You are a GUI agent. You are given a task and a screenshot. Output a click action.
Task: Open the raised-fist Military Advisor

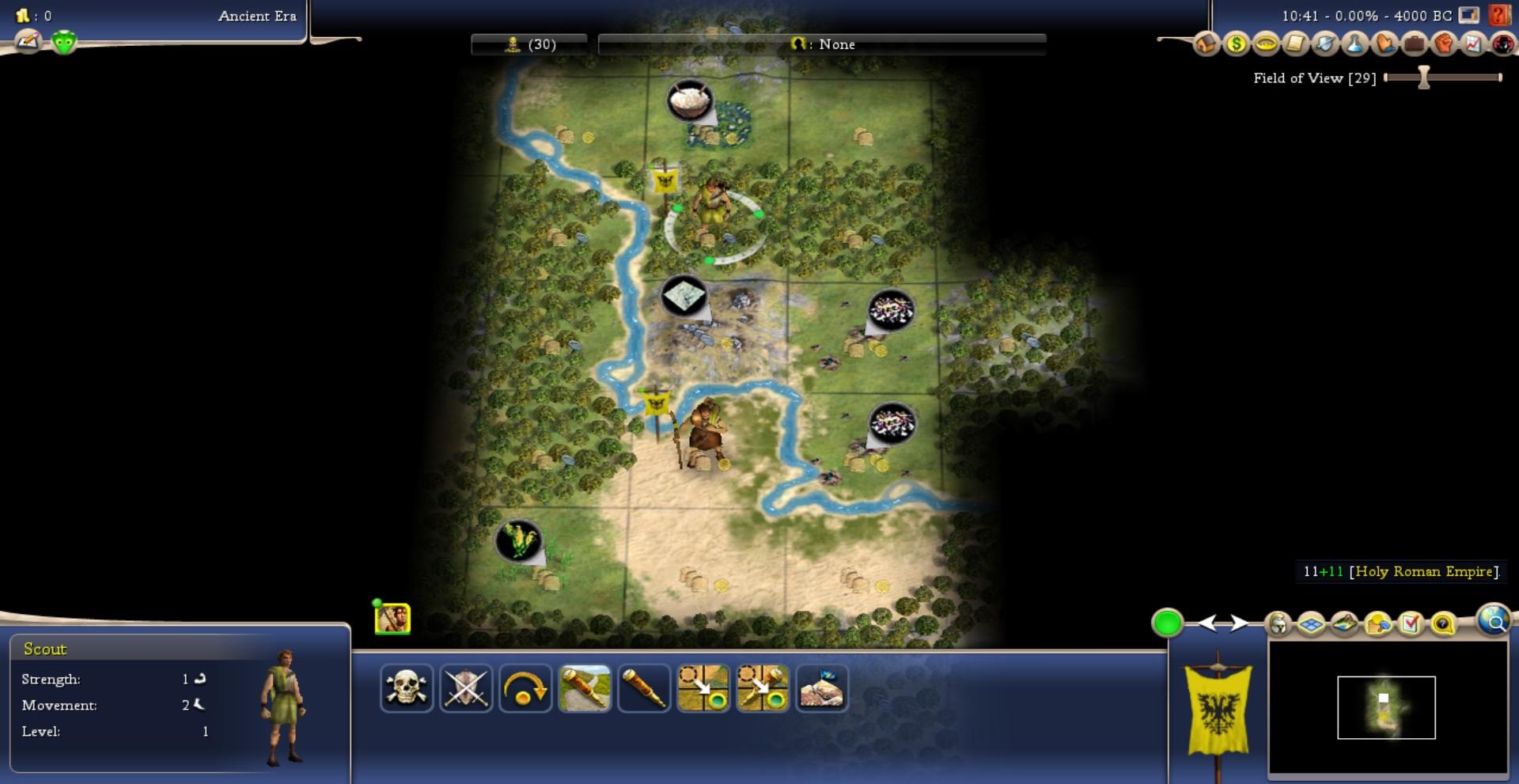point(1444,44)
